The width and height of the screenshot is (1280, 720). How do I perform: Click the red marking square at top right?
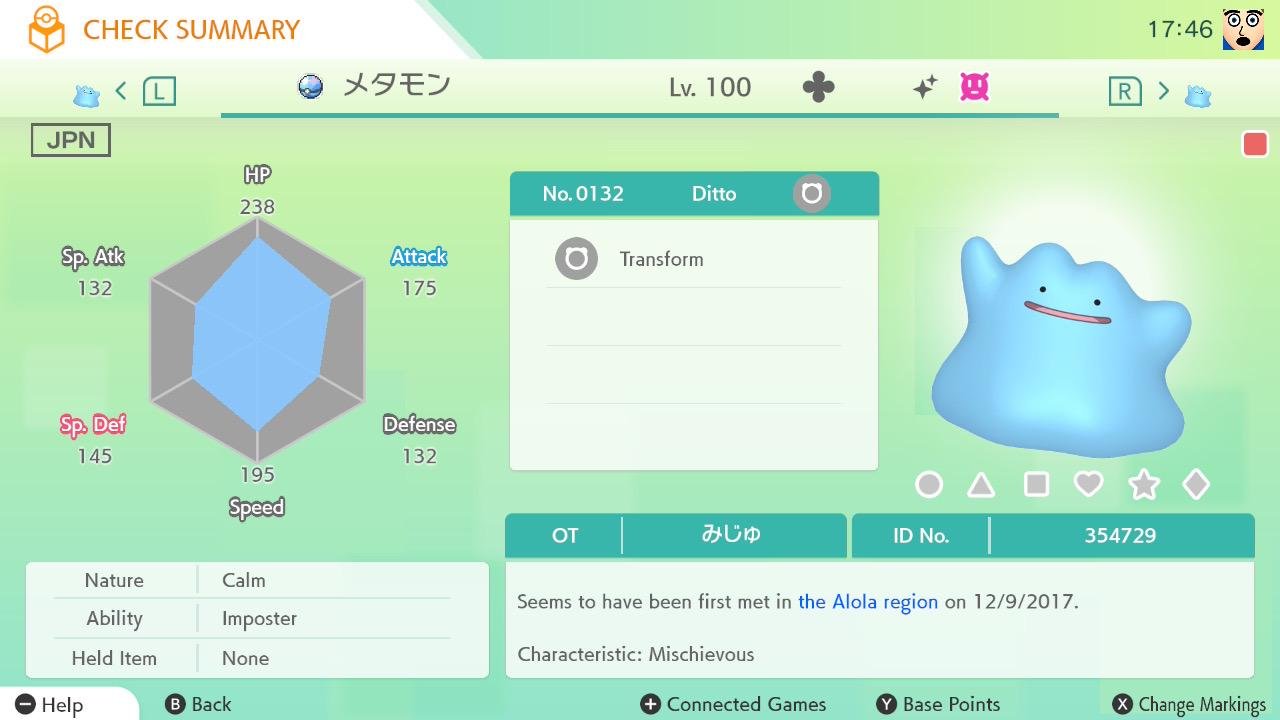point(1255,143)
